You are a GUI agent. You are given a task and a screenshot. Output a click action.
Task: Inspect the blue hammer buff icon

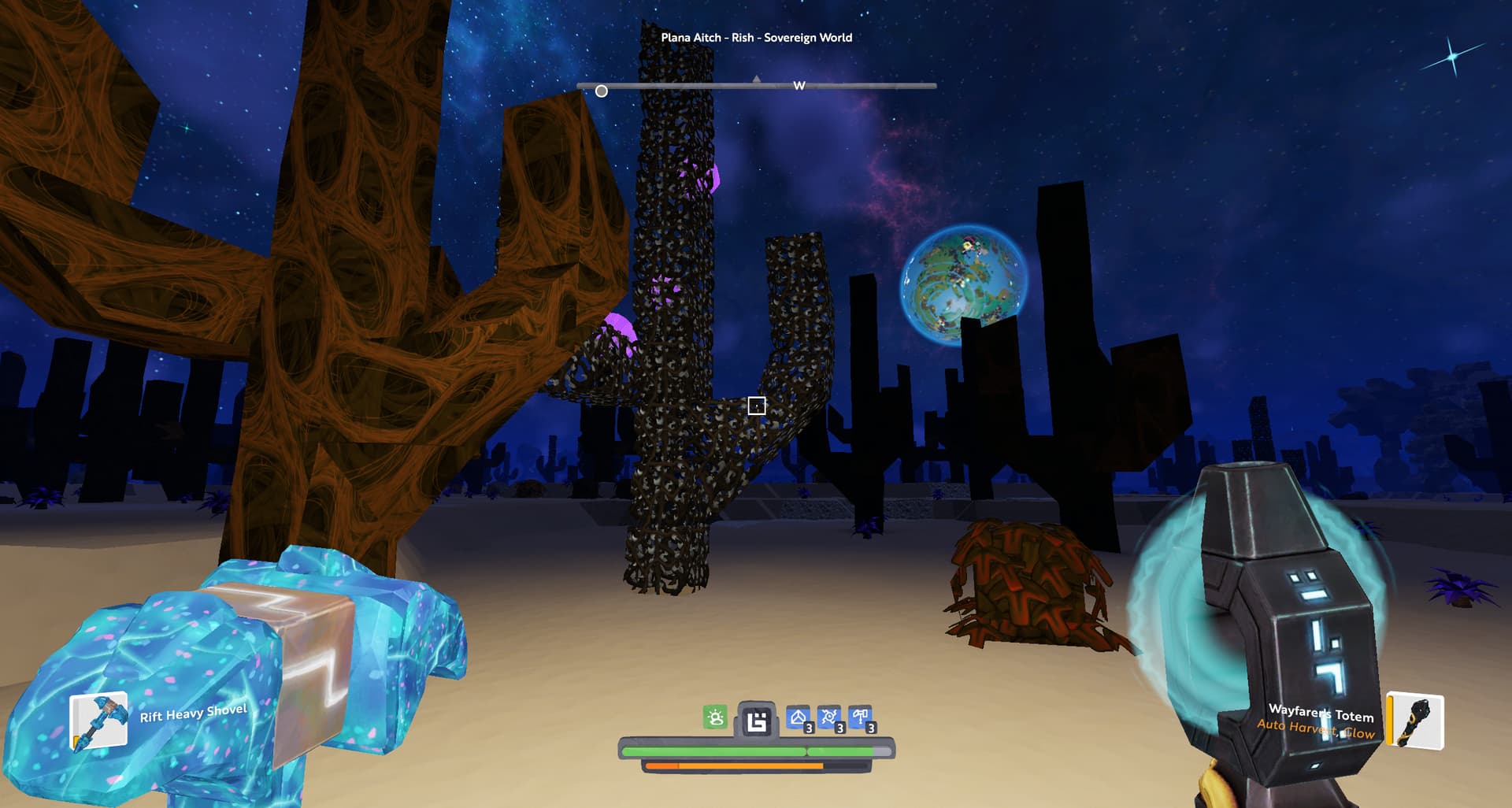(860, 718)
